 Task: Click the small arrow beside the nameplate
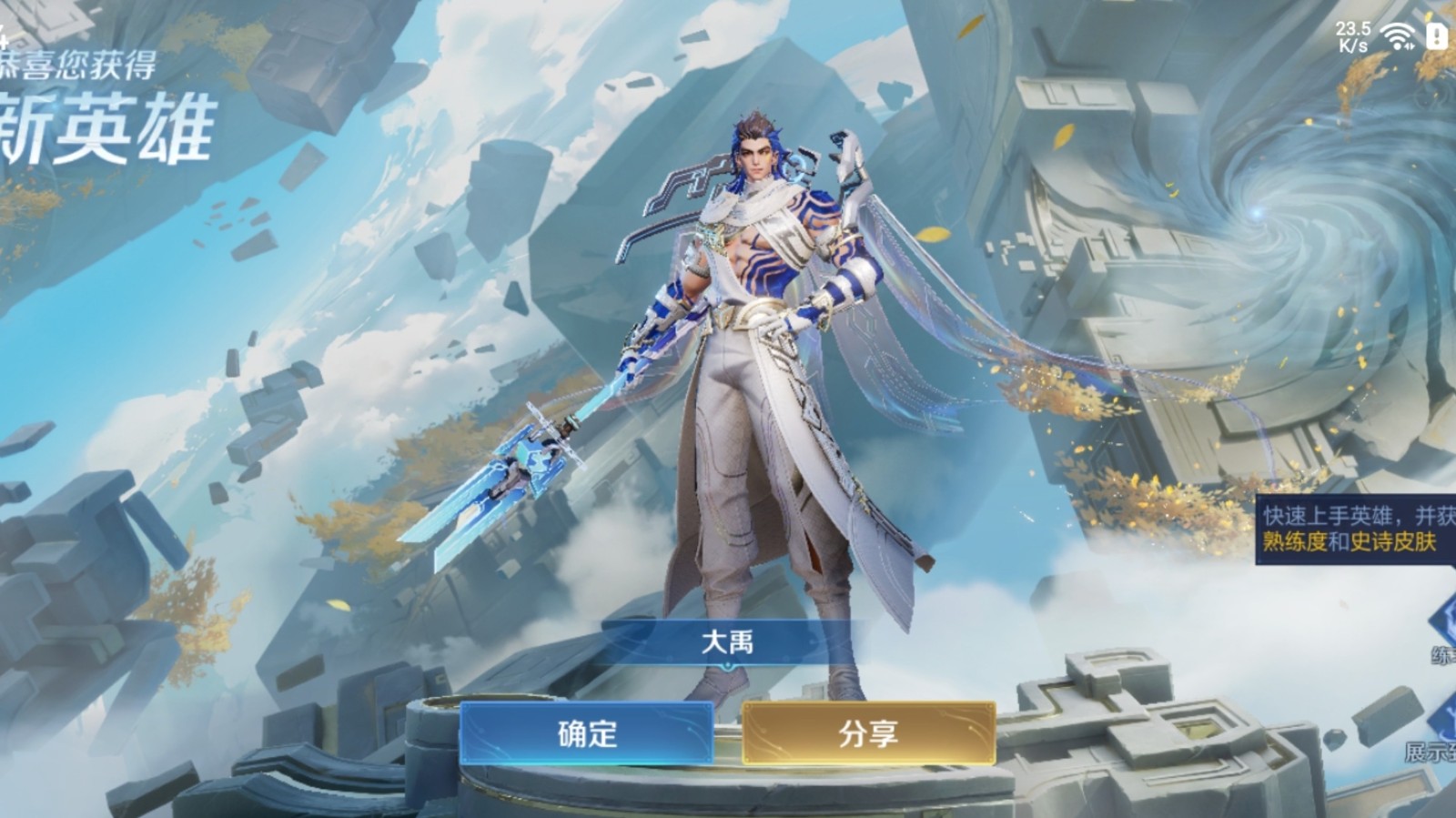coord(728,667)
